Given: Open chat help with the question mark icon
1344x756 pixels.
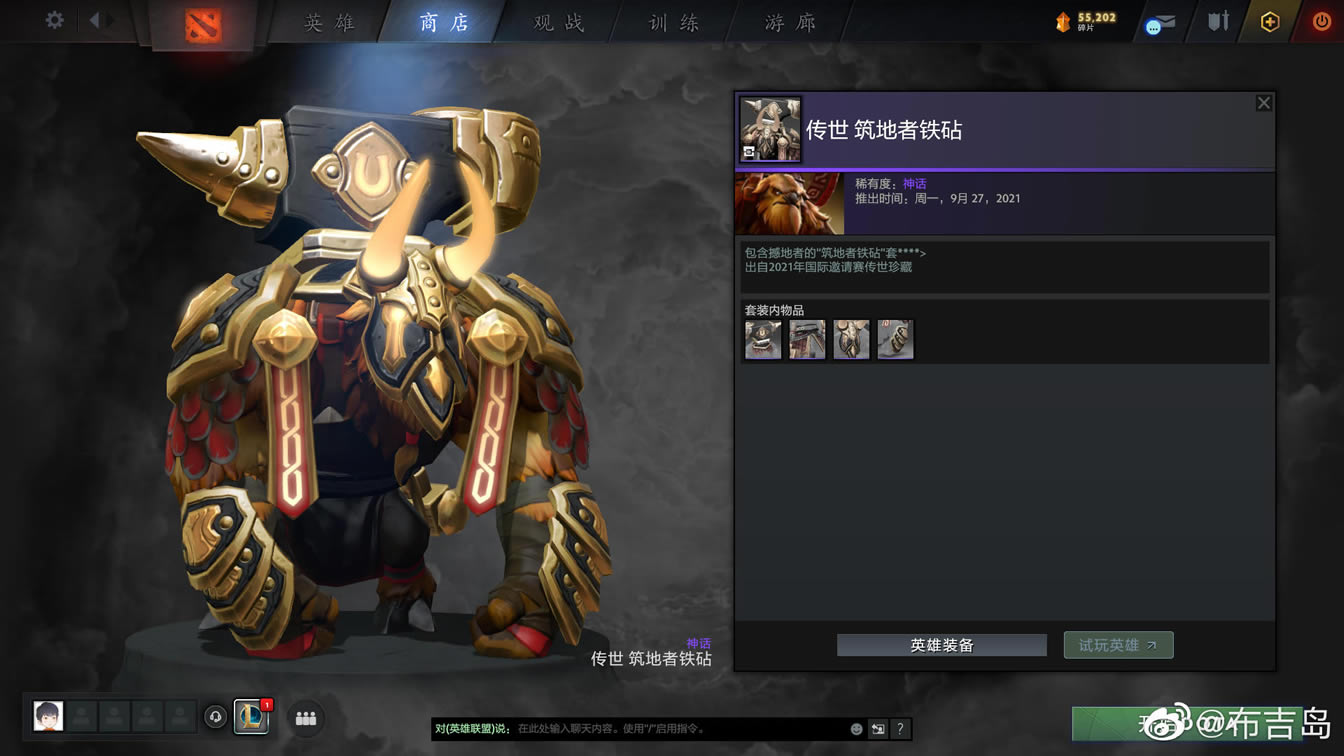Looking at the screenshot, I should 899,730.
